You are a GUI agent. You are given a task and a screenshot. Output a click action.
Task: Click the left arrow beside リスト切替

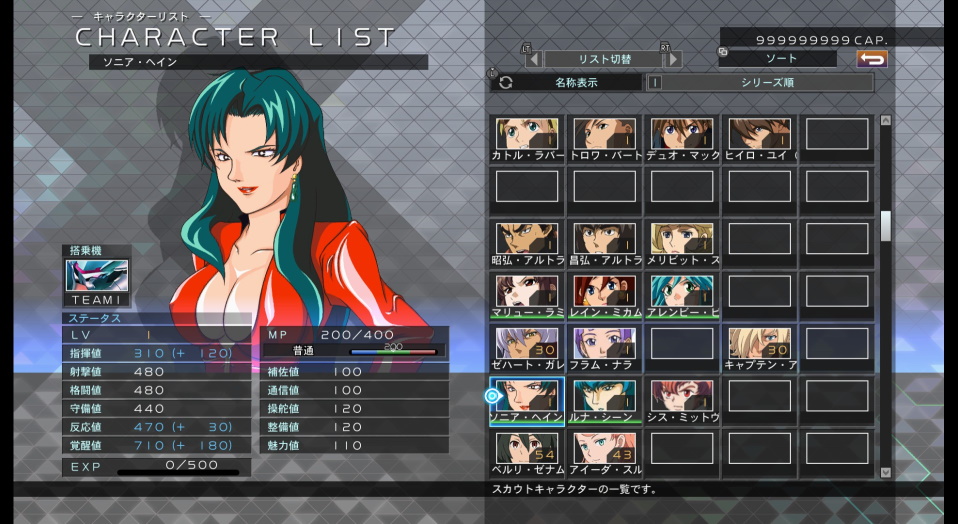(x=534, y=59)
